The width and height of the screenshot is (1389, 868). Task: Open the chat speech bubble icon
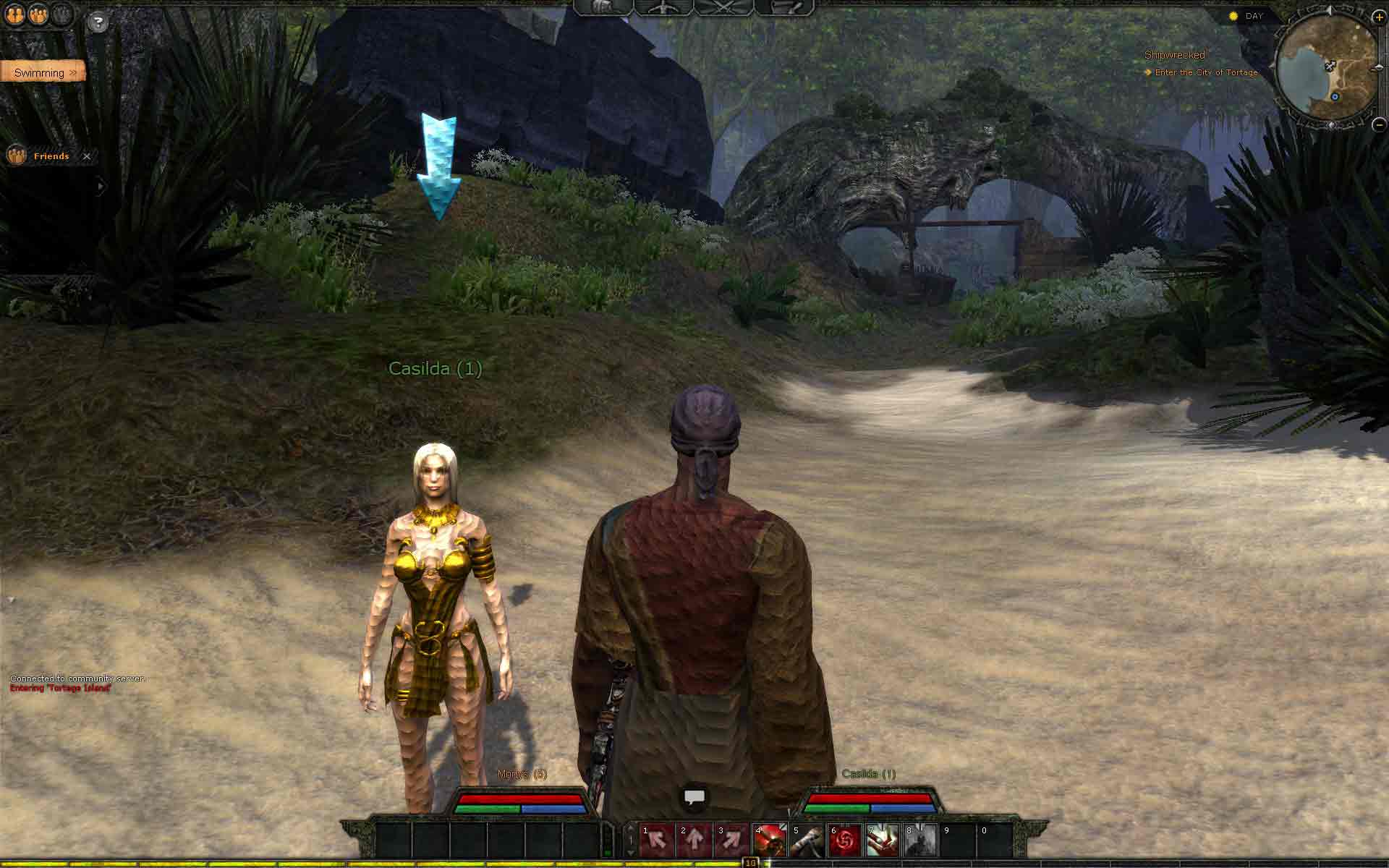tap(694, 798)
